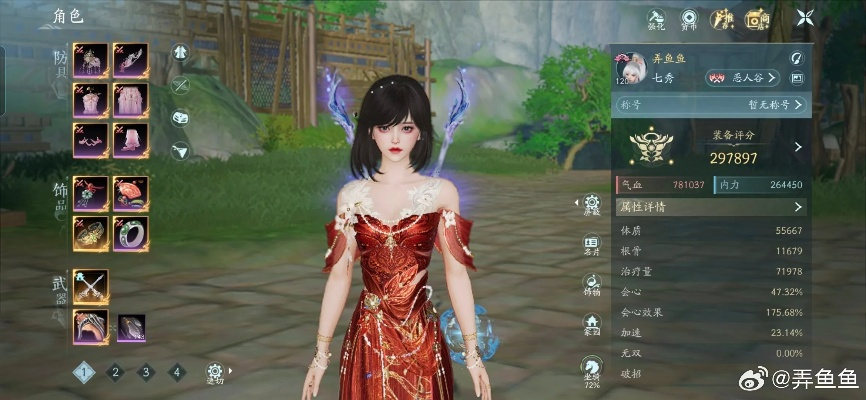Switch to equipment preset 3
Image resolution: width=866 pixels, height=400 pixels.
pyautogui.click(x=146, y=372)
